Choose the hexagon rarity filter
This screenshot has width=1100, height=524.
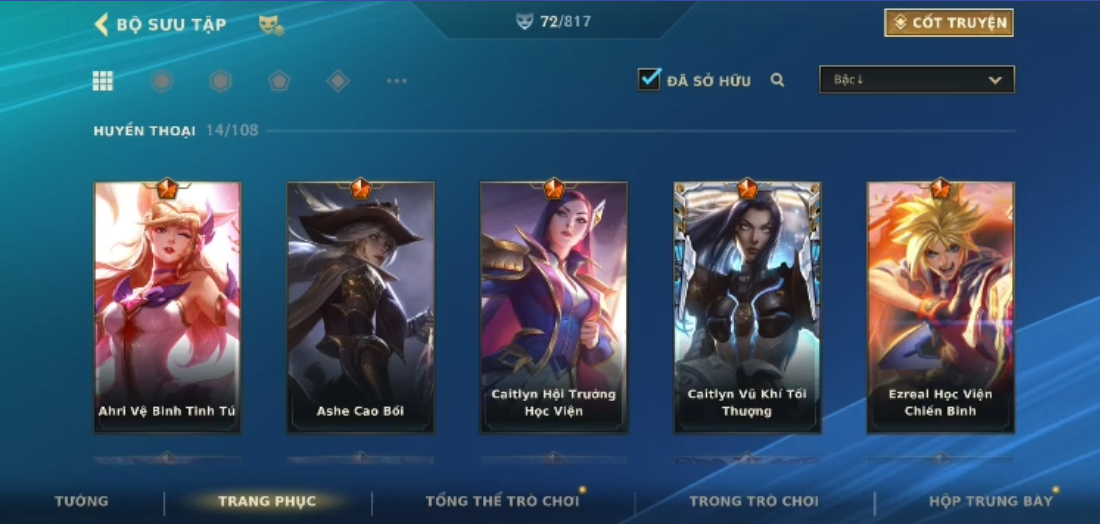[220, 81]
